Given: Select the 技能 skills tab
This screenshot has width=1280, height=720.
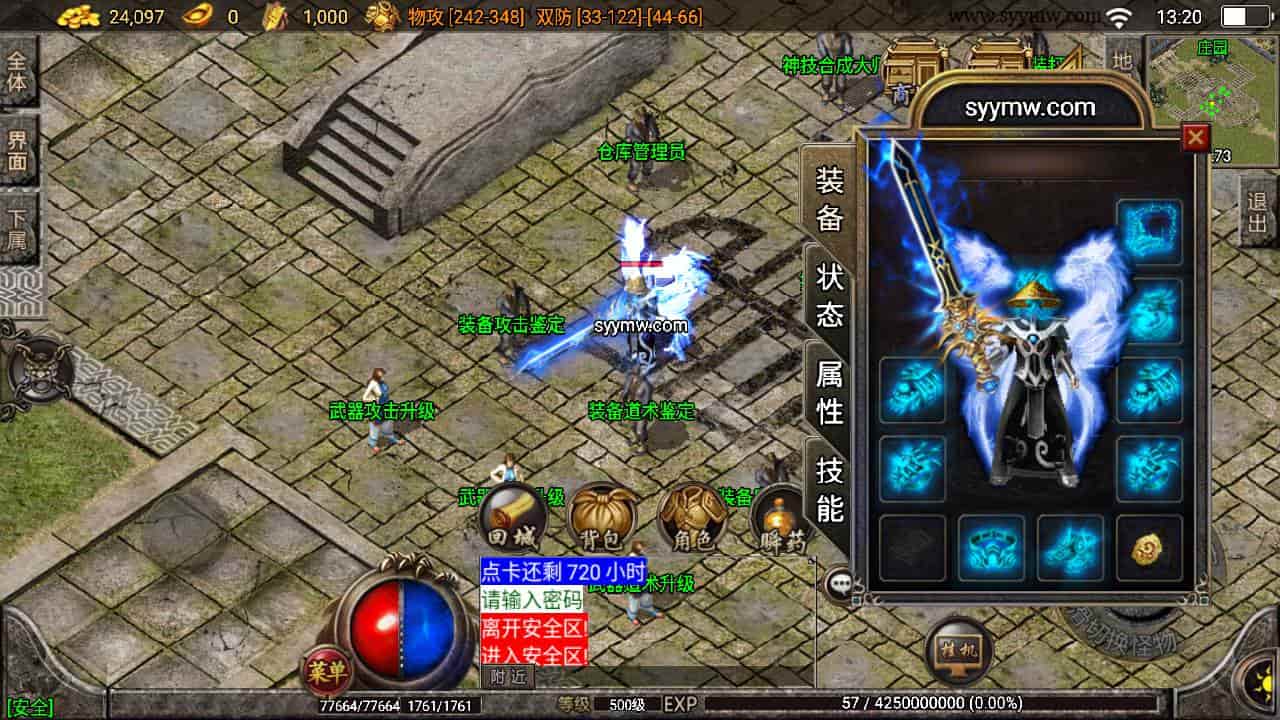Looking at the screenshot, I should point(829,488).
